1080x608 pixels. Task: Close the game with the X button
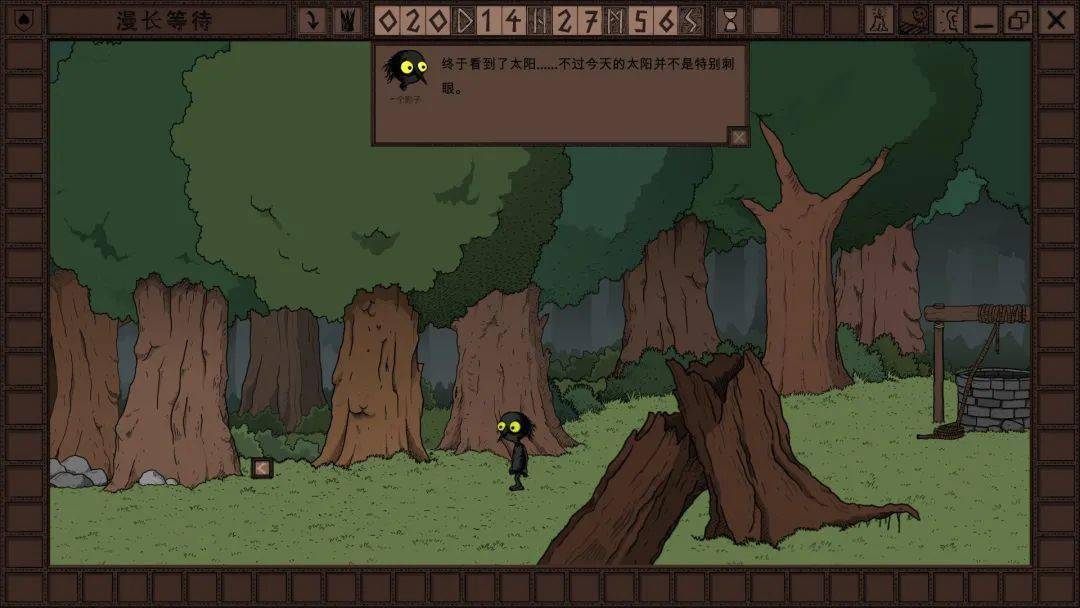[x=1056, y=20]
